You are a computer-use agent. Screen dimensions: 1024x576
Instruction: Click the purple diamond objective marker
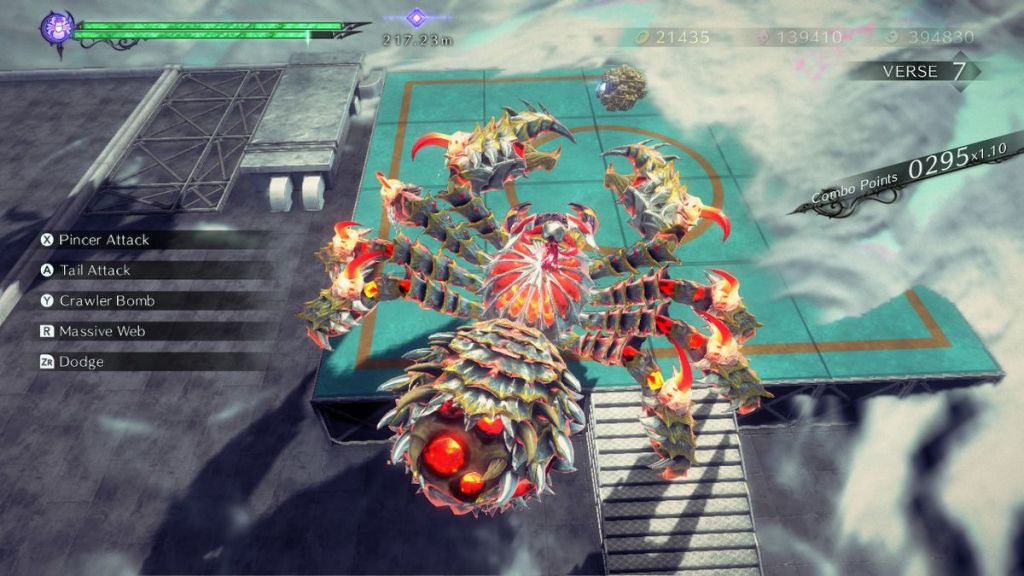click(x=416, y=17)
